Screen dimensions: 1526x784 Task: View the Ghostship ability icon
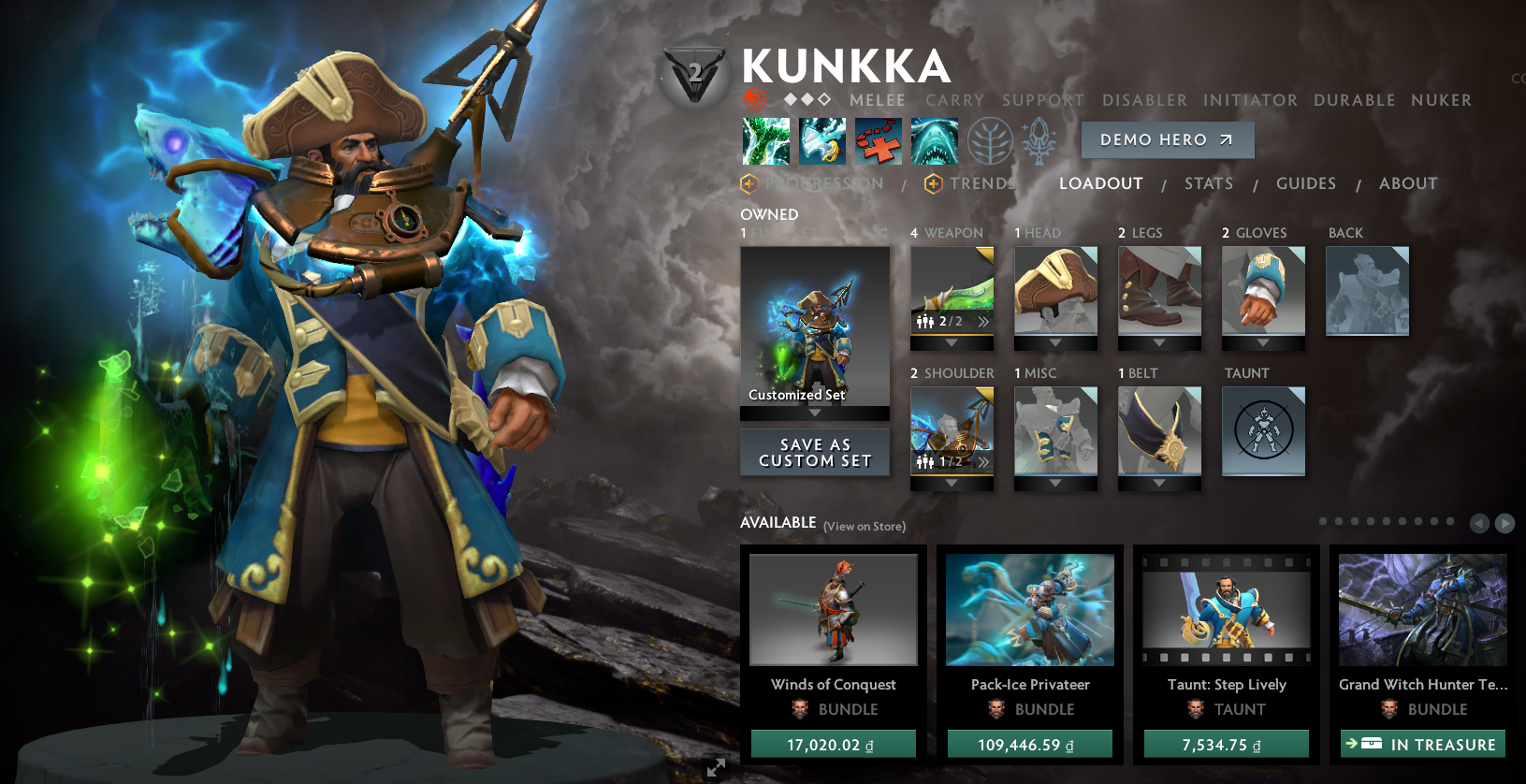tap(934, 140)
